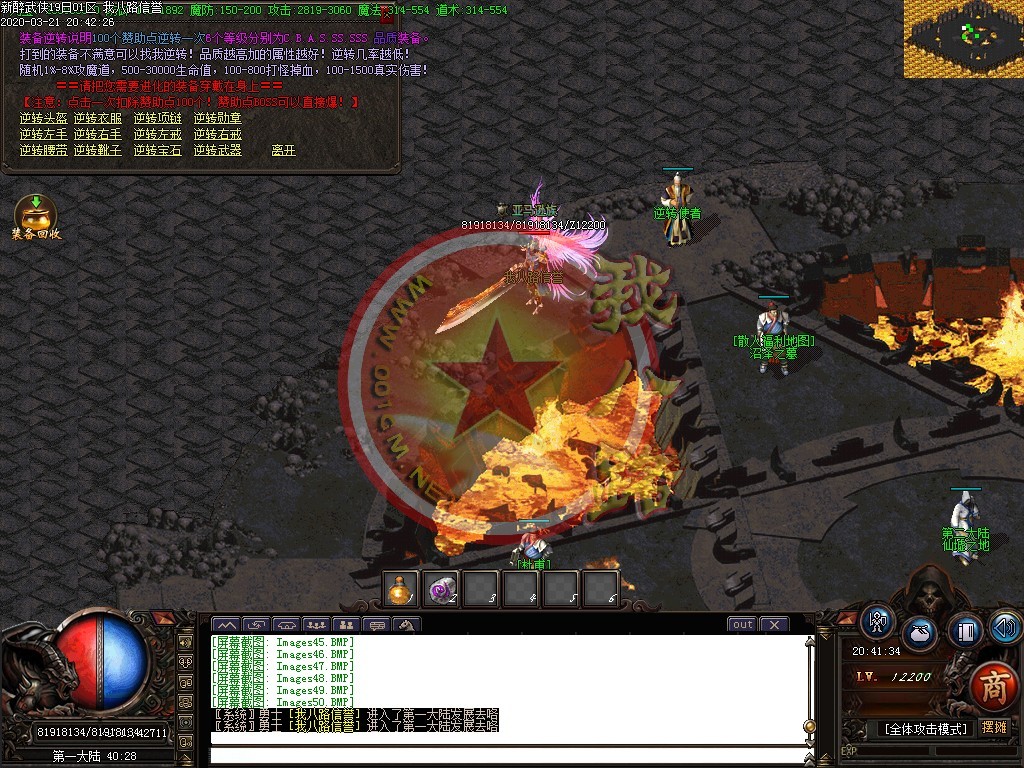Open the 装备回收 equipment recycle pot

36,215
